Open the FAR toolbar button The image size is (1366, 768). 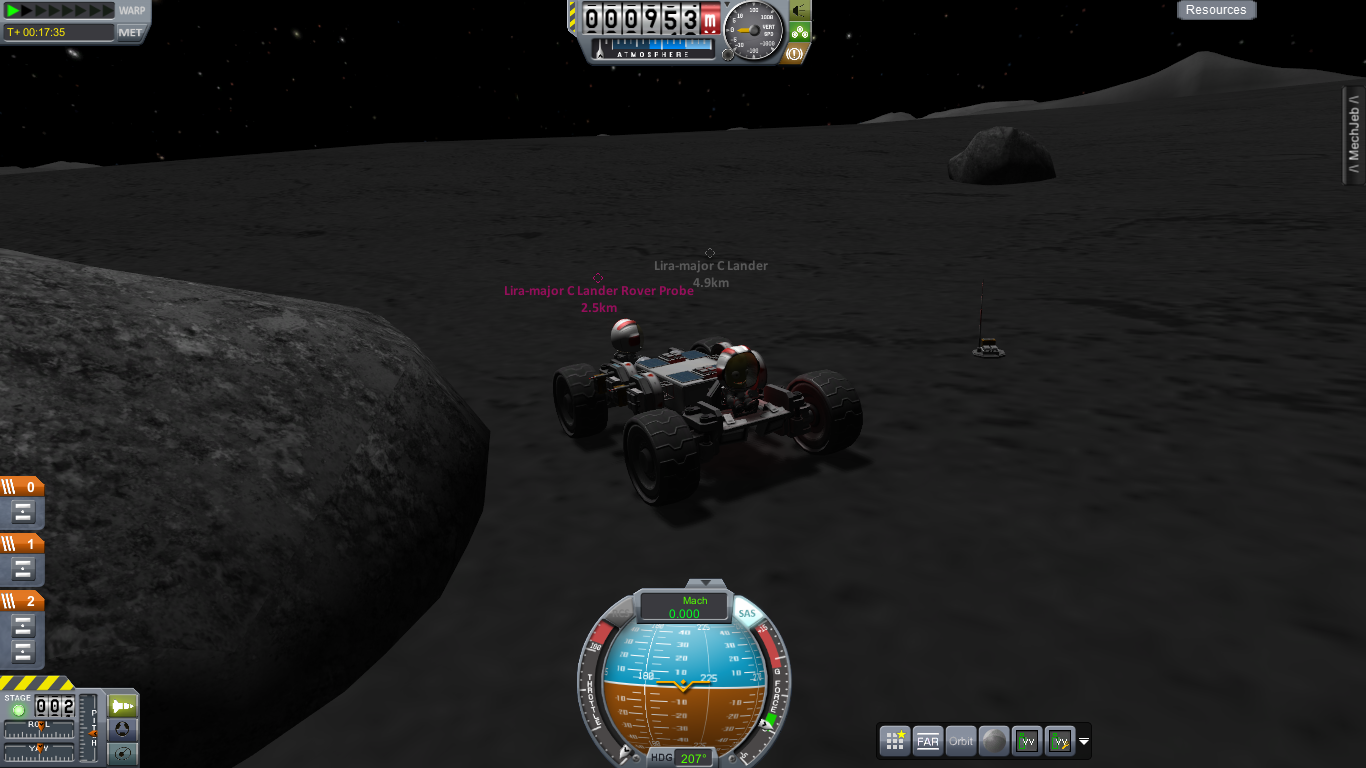tap(928, 741)
